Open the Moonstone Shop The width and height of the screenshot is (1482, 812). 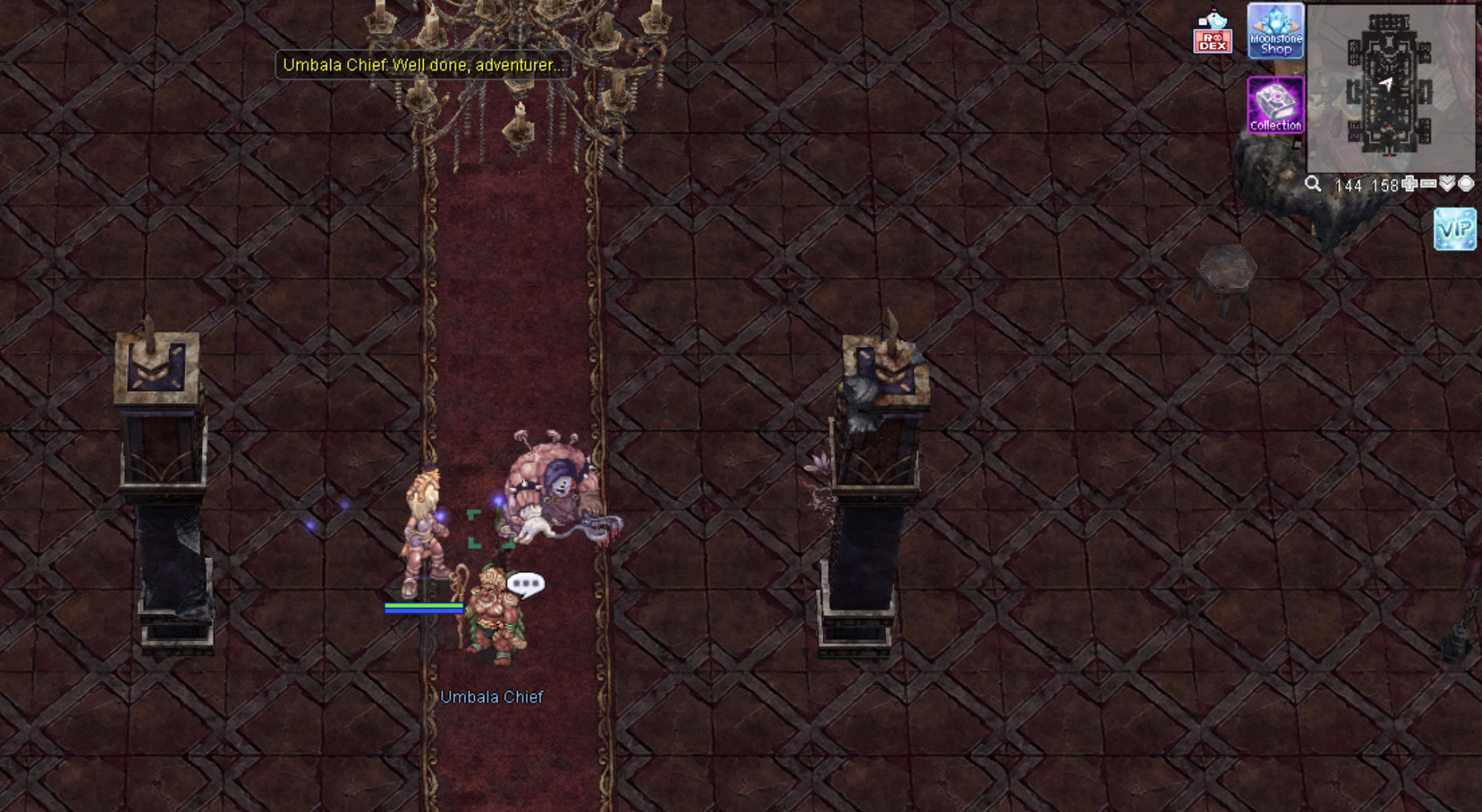[x=1276, y=31]
